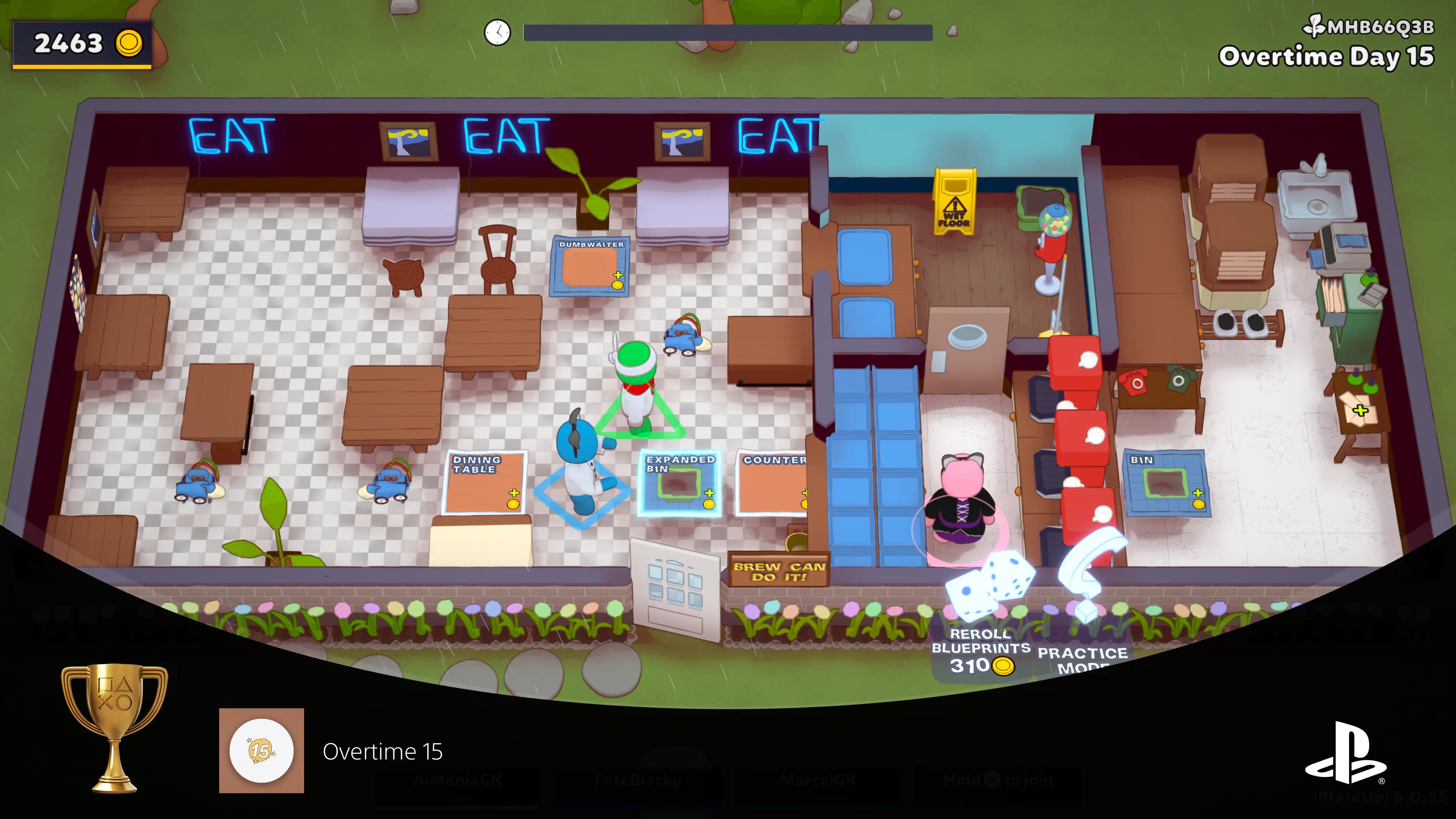Viewport: 1456px width, 819px height.
Task: Choose the Bin blueprint in the kitchen
Action: (x=1166, y=483)
